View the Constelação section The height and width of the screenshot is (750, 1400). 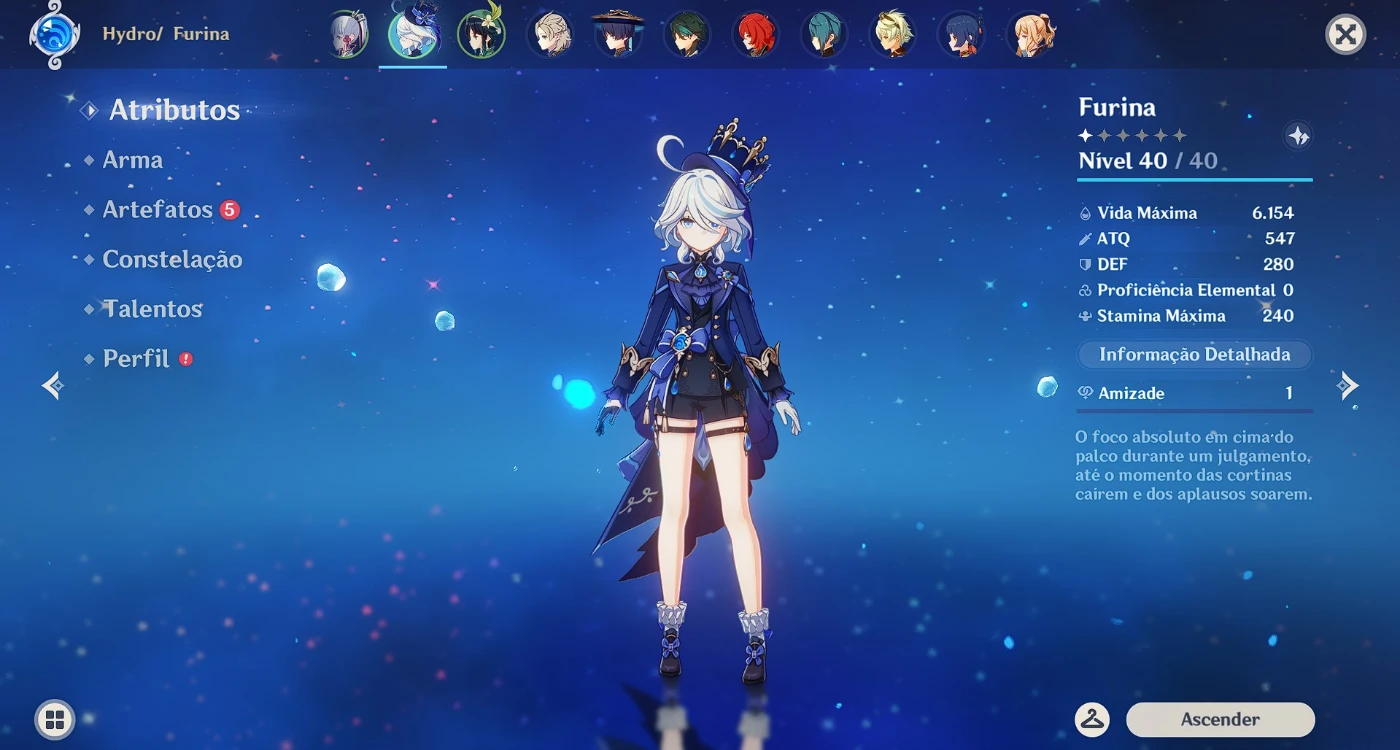tap(172, 259)
